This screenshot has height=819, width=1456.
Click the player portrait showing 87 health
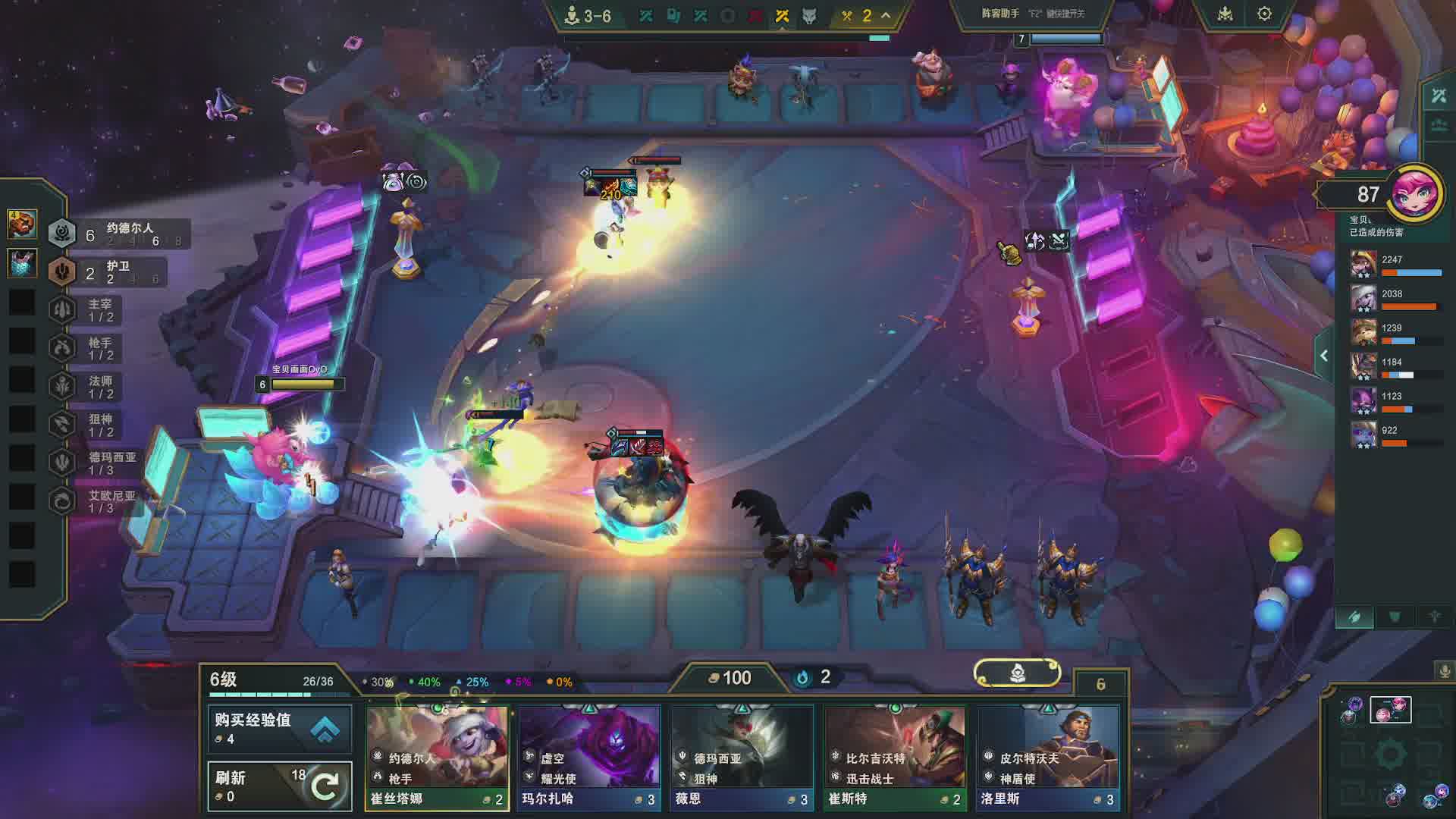tap(1414, 193)
